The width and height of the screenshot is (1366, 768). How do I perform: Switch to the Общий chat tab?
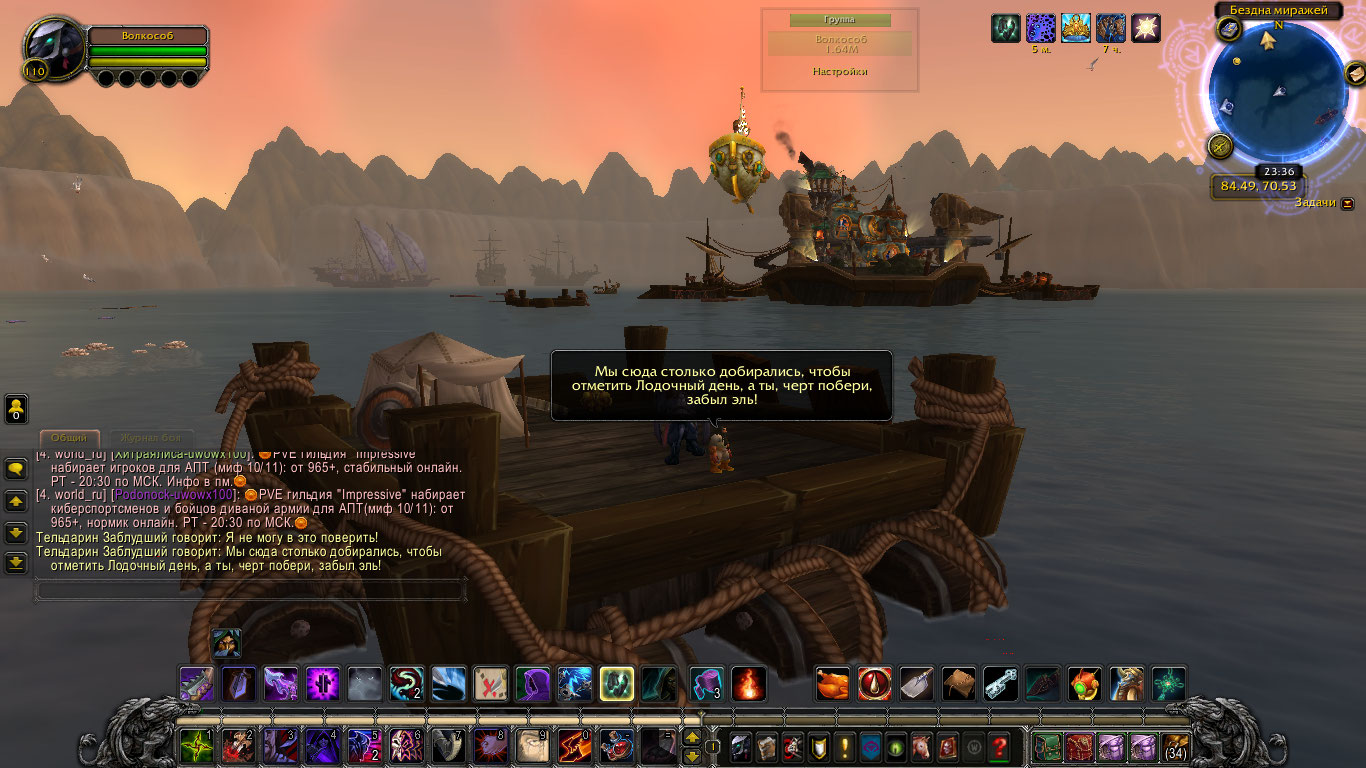[69, 438]
